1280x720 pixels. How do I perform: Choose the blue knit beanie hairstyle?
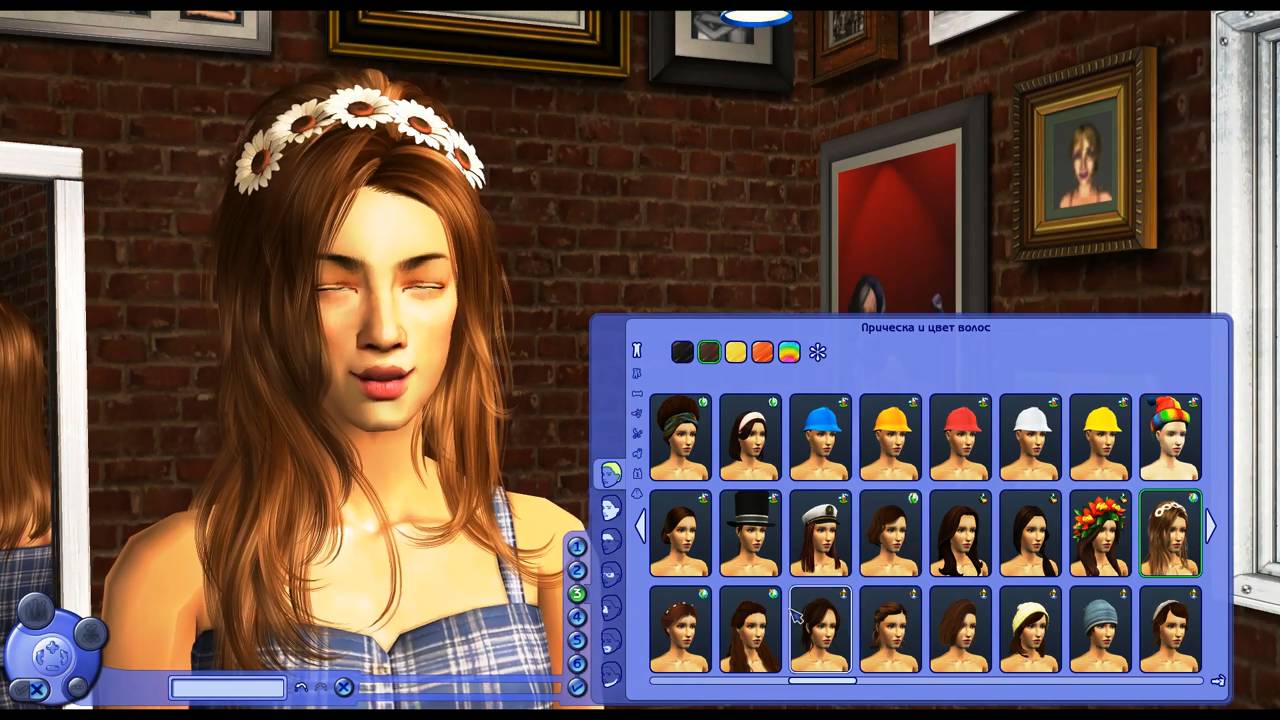1100,629
